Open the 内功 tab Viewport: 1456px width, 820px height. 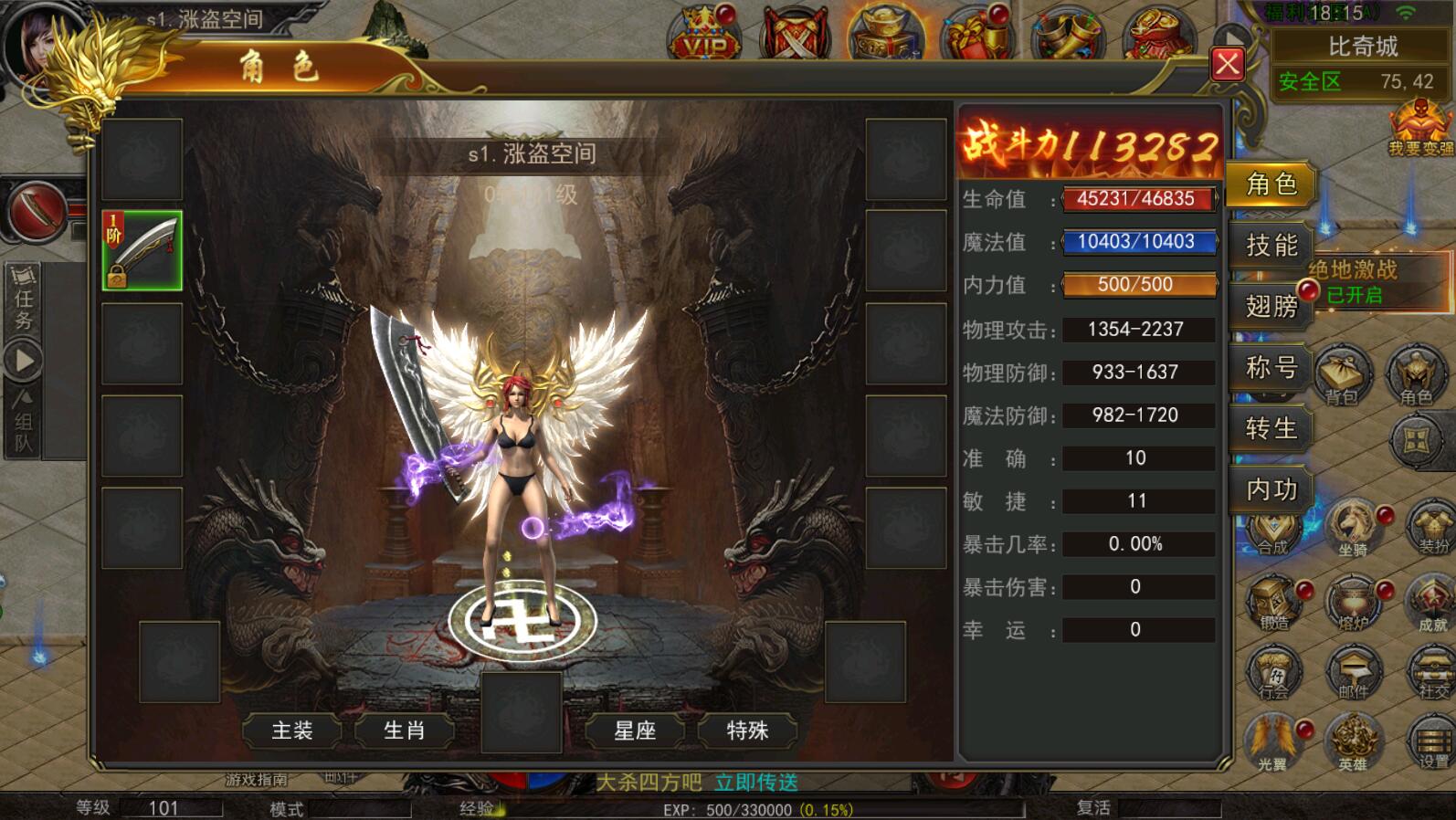pos(1271,489)
